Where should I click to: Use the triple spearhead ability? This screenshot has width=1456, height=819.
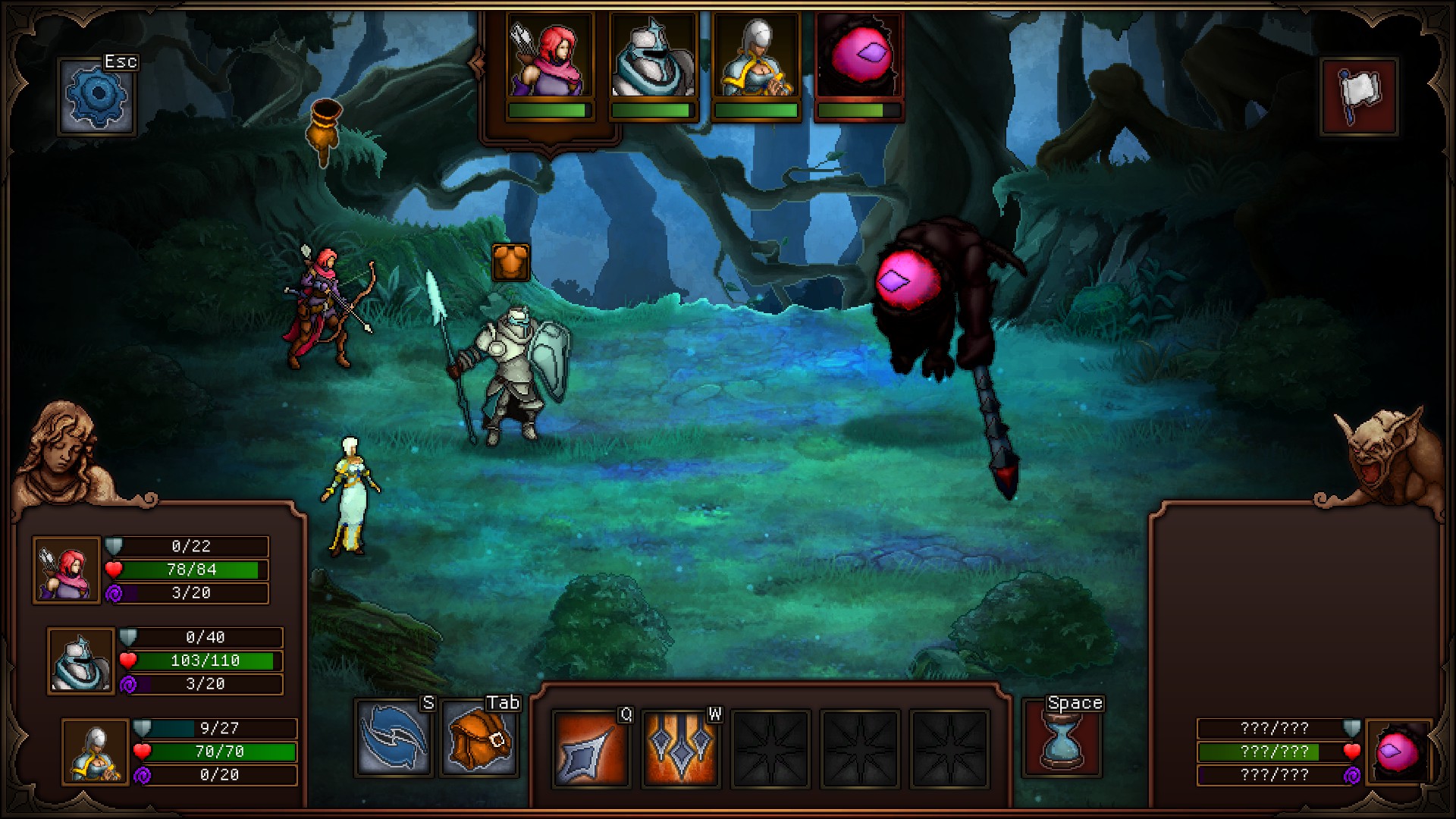pos(680,748)
